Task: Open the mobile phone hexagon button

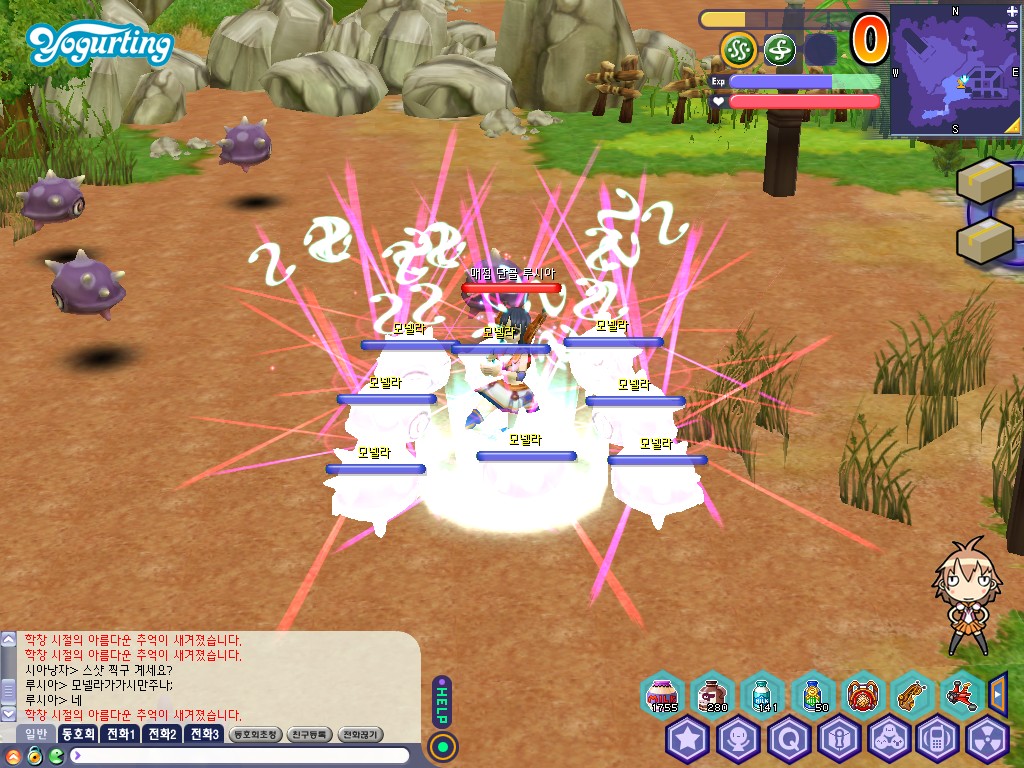Action: pyautogui.click(x=938, y=741)
